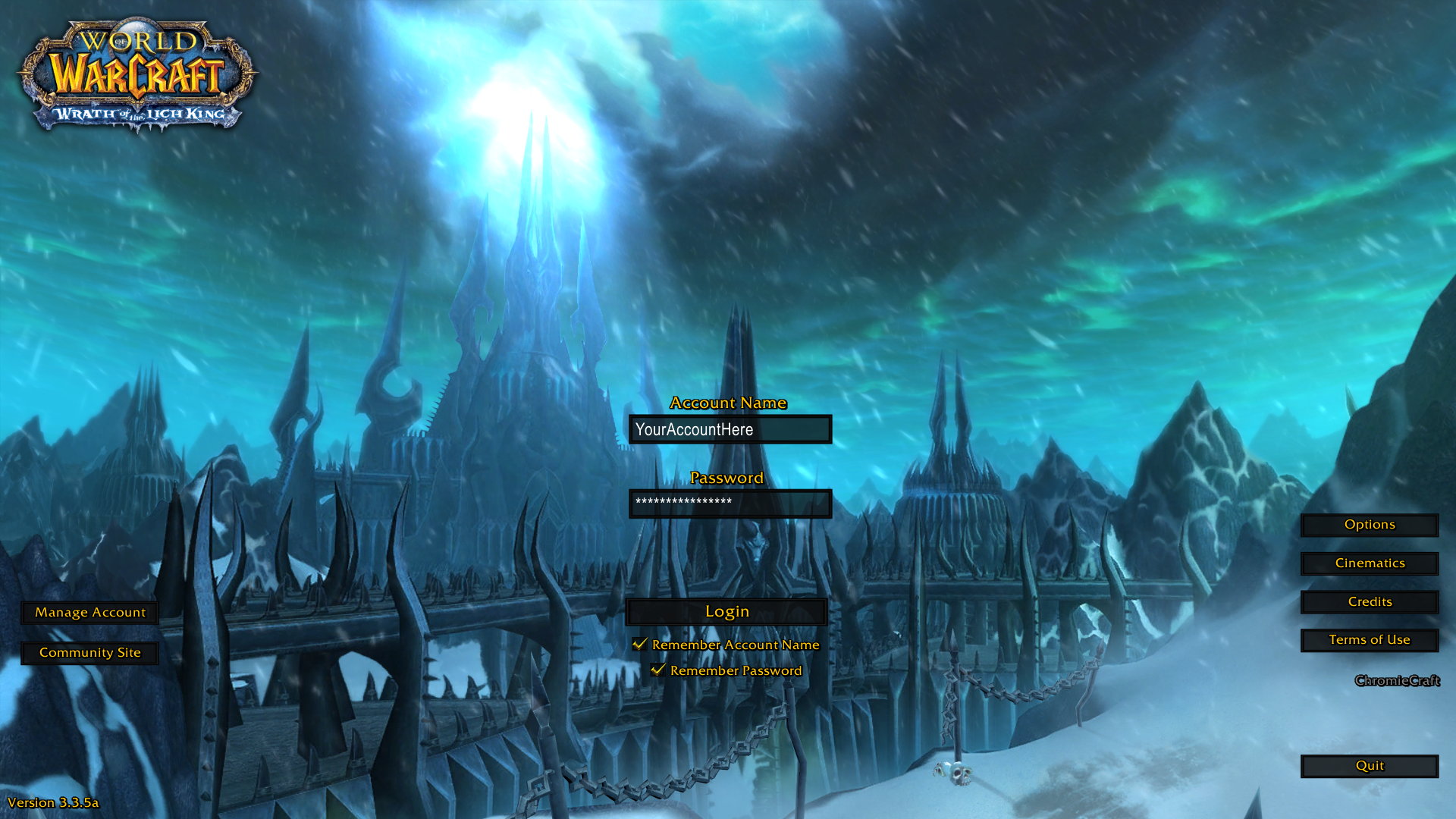Quit the game
Viewport: 1456px width, 819px height.
1369,766
